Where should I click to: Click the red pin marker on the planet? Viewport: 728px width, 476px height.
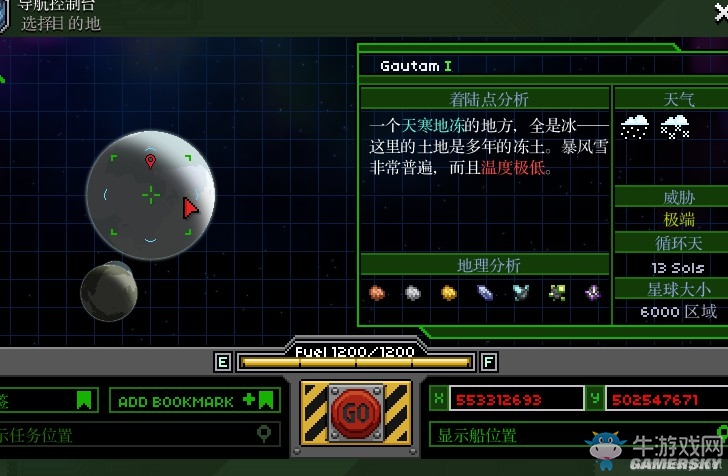point(150,161)
